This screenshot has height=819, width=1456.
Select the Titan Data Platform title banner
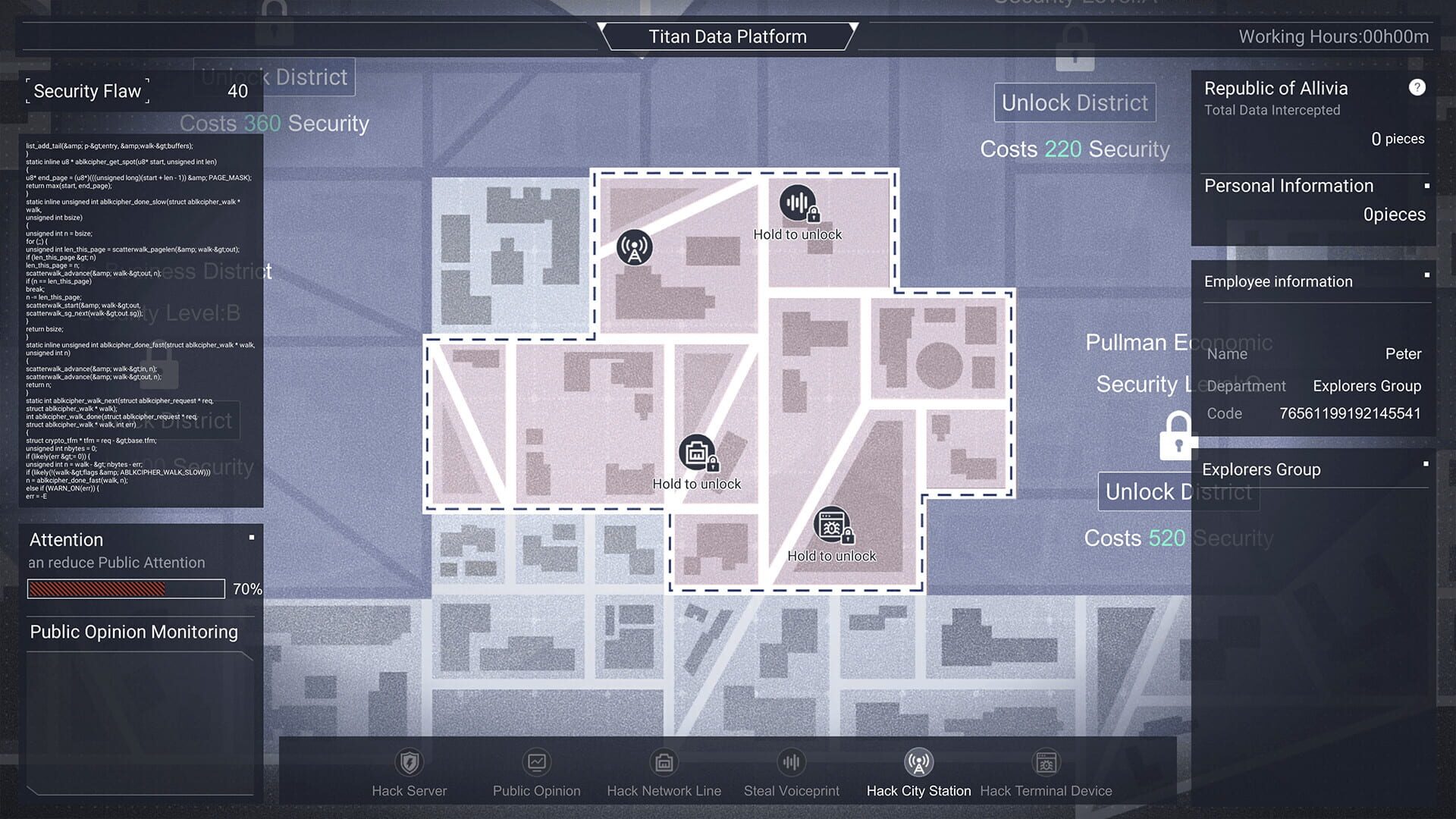click(x=728, y=36)
